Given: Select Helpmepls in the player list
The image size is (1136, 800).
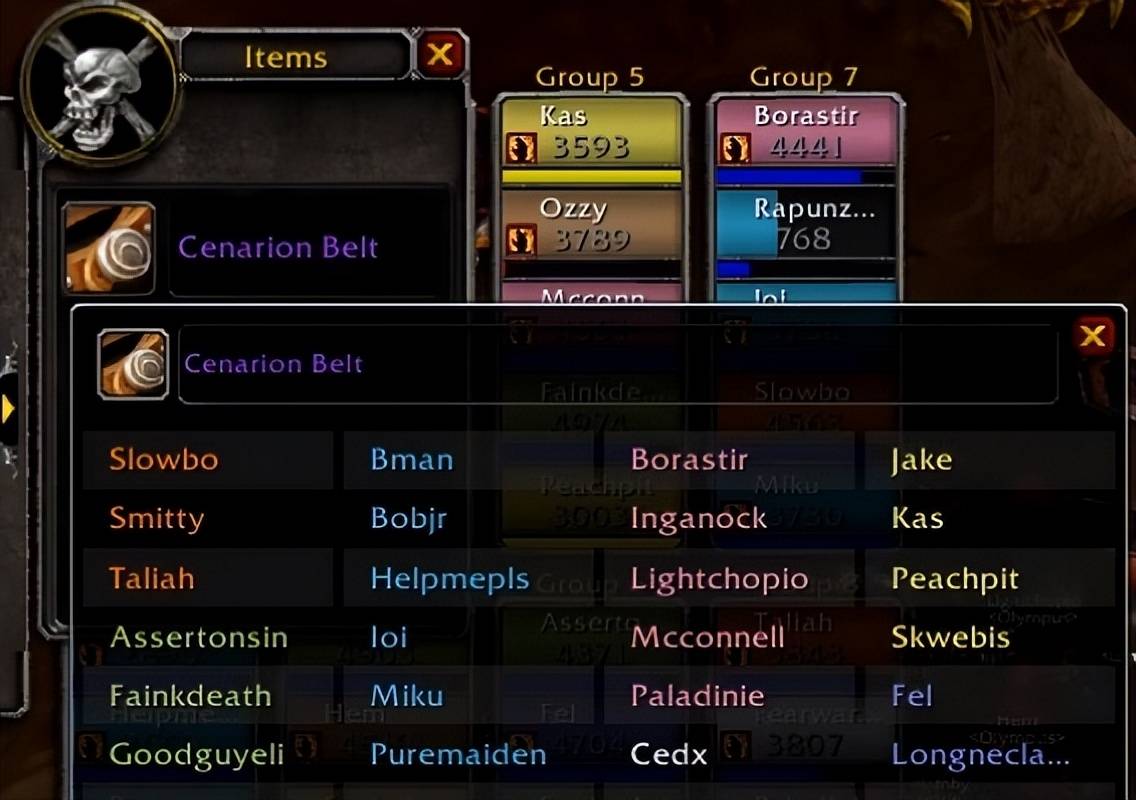Looking at the screenshot, I should pos(450,578).
